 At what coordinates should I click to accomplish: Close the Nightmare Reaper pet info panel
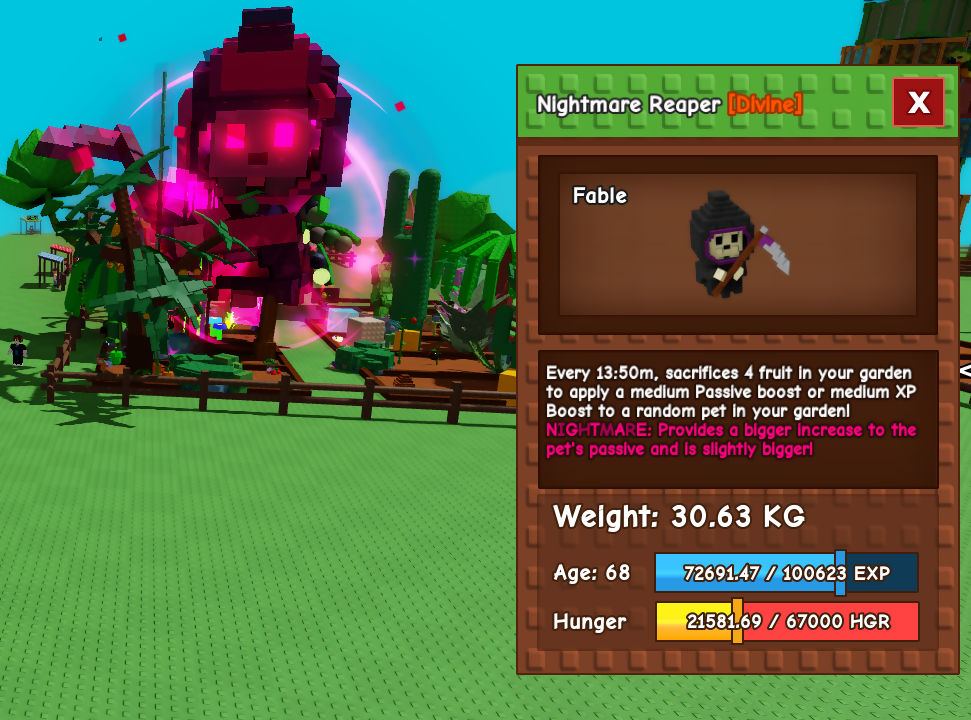918,102
